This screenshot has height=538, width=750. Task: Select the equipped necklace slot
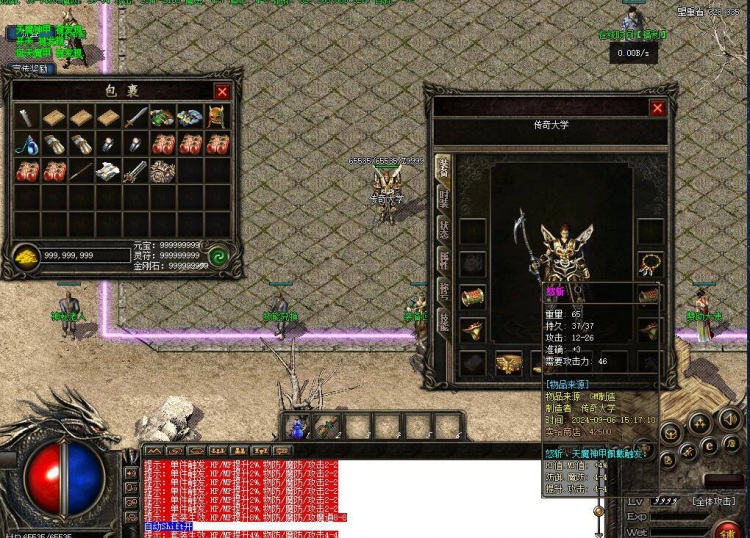651,264
